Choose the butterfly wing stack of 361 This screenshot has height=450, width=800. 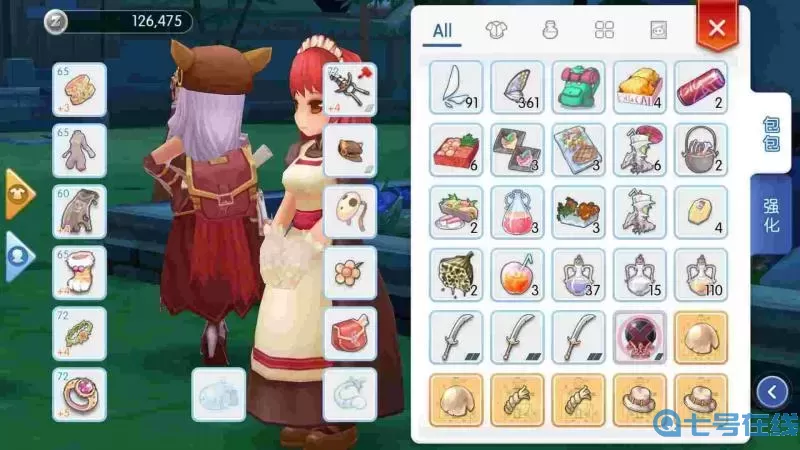tap(518, 87)
